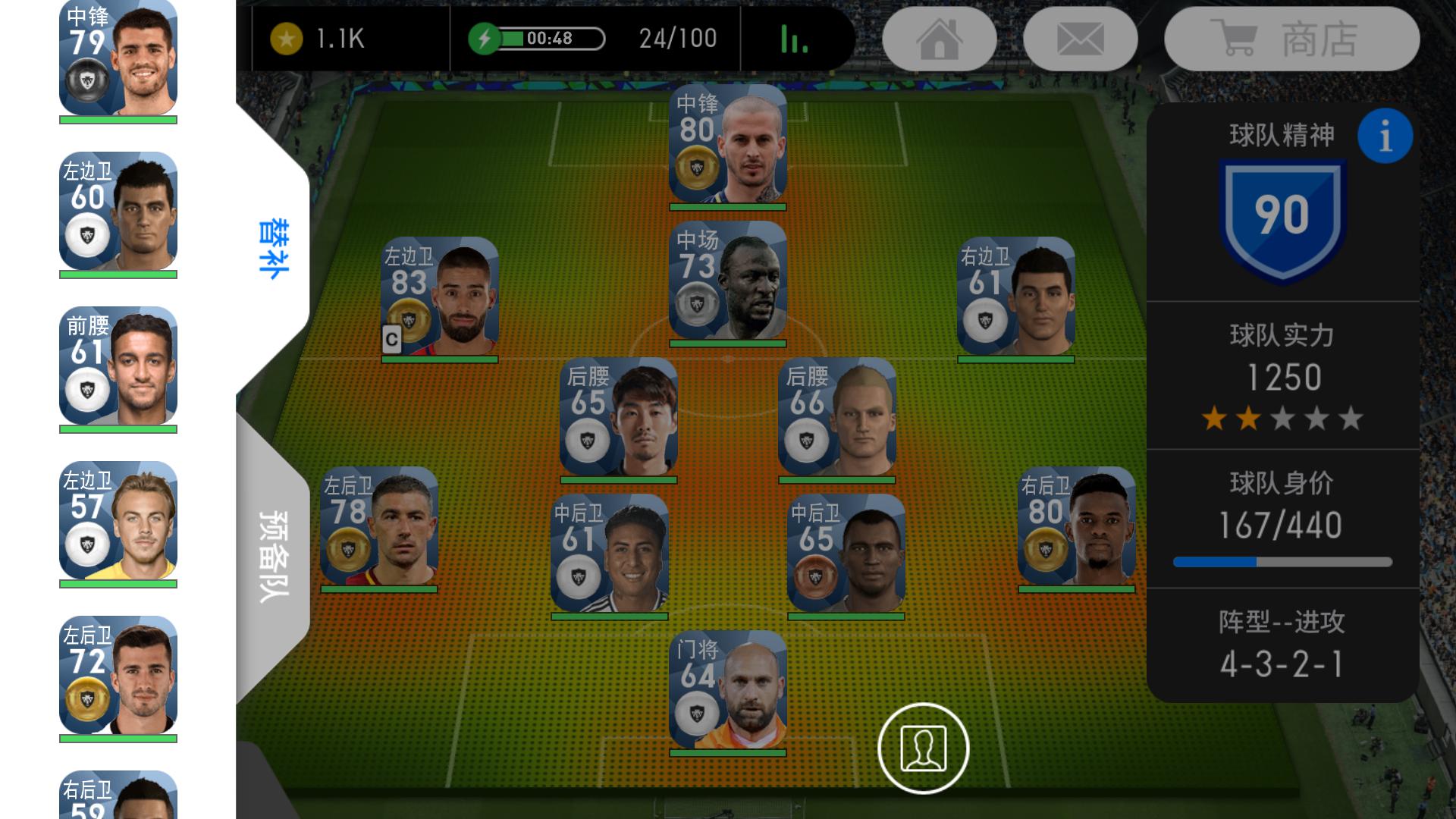Select the 80-rated 右后卫 card
1456x819 pixels.
pyautogui.click(x=1076, y=527)
